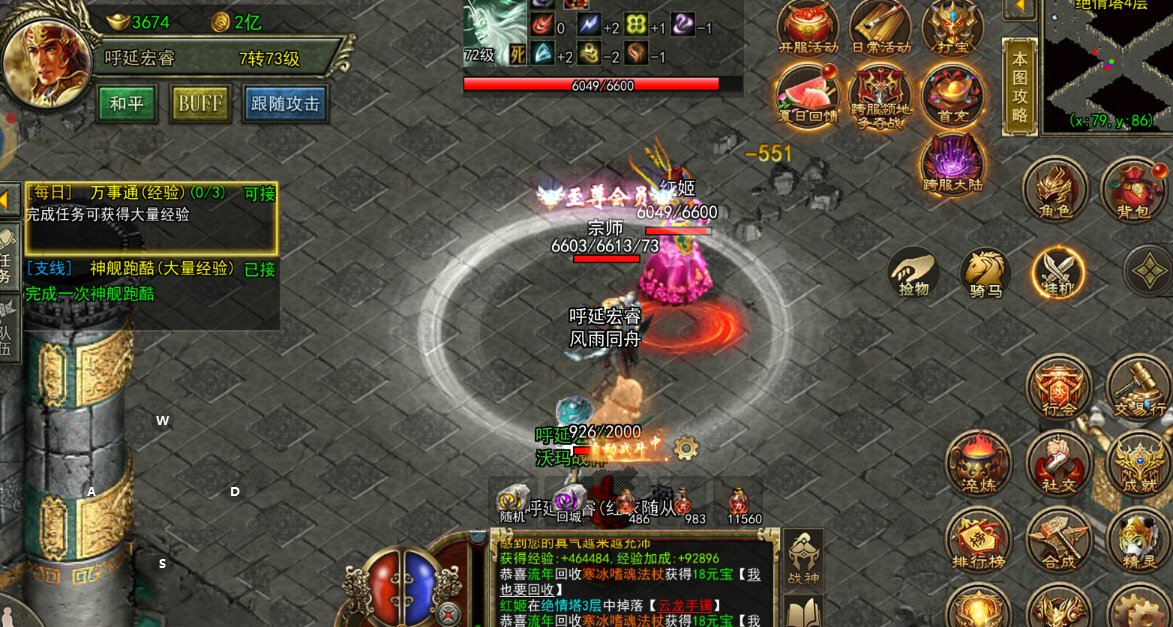Toggle the 和平 (peace) attack mode button
The height and width of the screenshot is (627, 1173).
[x=127, y=104]
